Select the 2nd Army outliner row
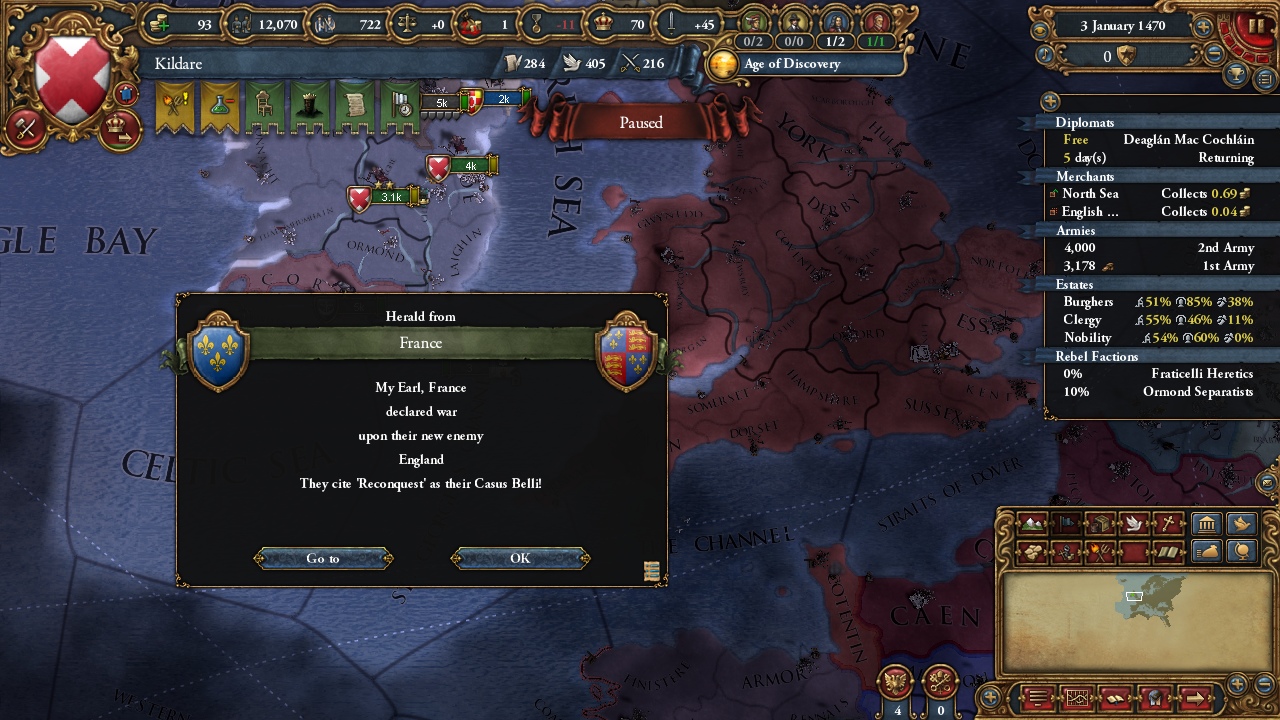 pyautogui.click(x=1155, y=248)
